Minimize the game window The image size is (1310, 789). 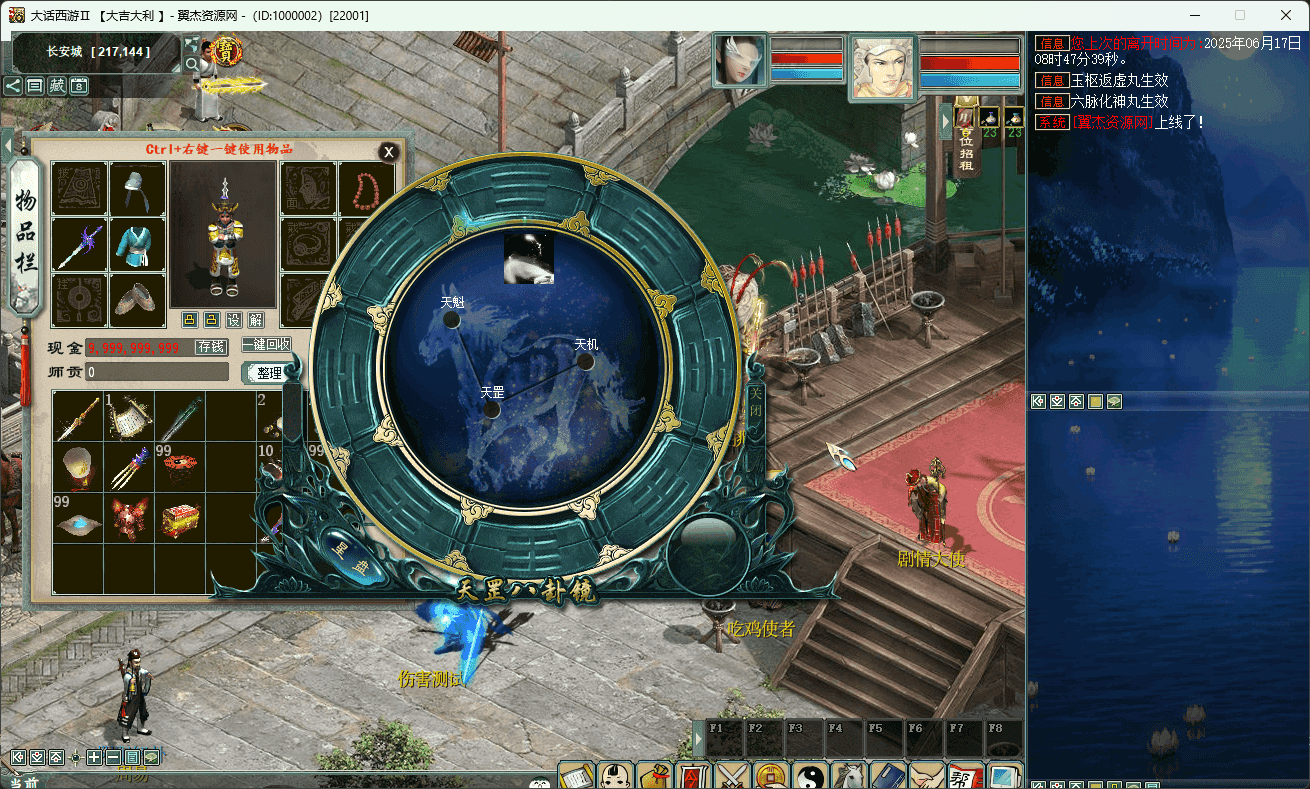1194,15
